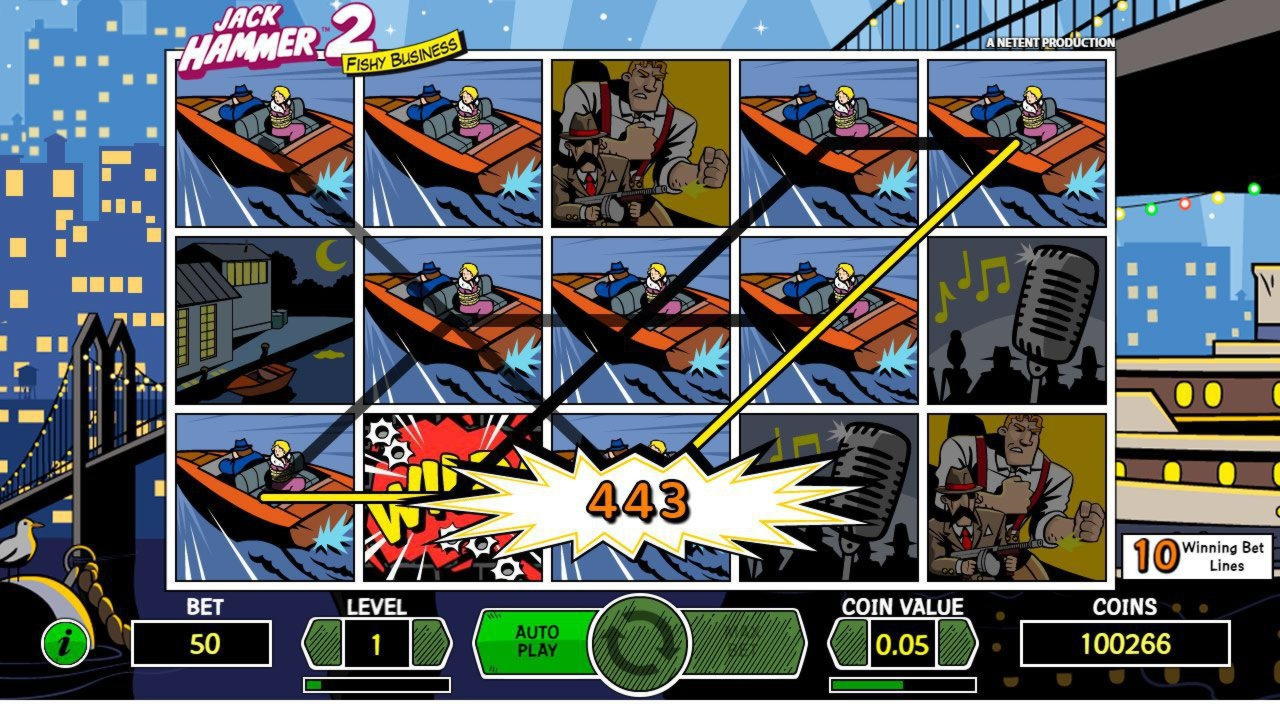
Task: Lower the coin value
Action: point(848,643)
